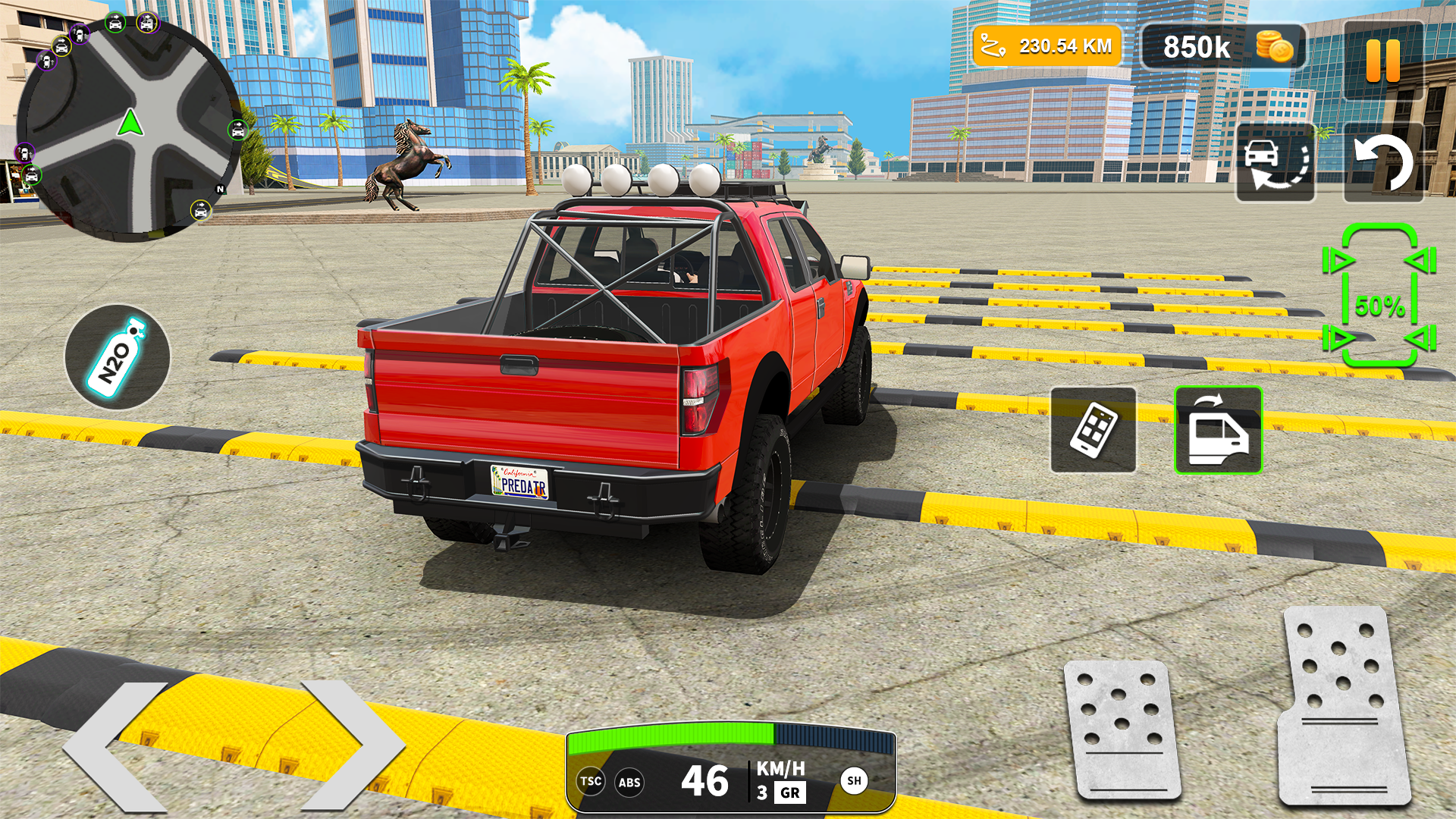
Task: Tap the upper-left green suspension arrow
Action: pyautogui.click(x=1338, y=262)
